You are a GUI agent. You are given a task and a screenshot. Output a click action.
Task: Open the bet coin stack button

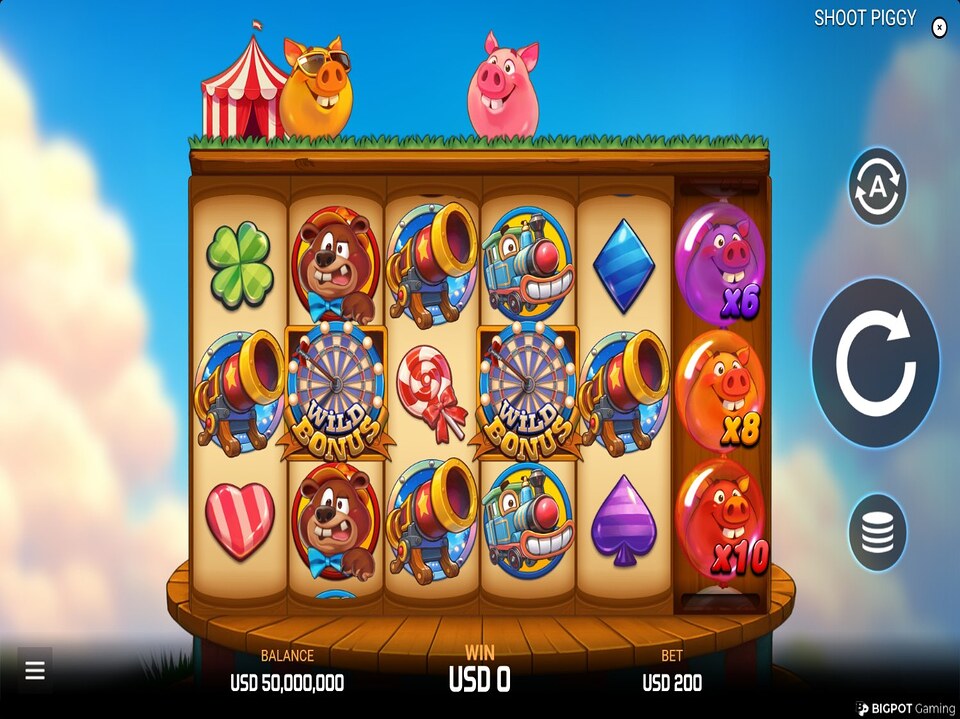tap(877, 532)
